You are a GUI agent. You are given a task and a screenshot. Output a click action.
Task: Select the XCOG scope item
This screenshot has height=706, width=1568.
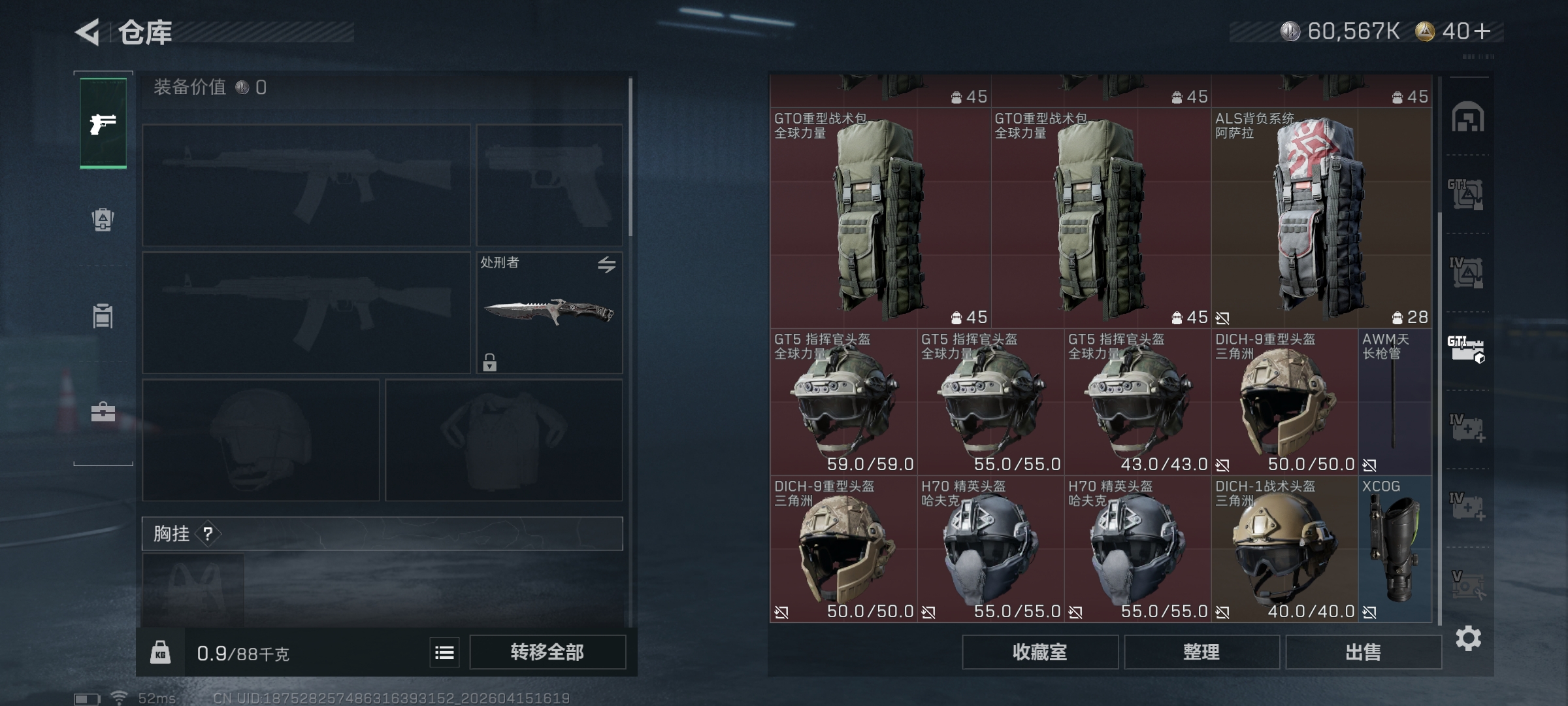[x=1394, y=548]
